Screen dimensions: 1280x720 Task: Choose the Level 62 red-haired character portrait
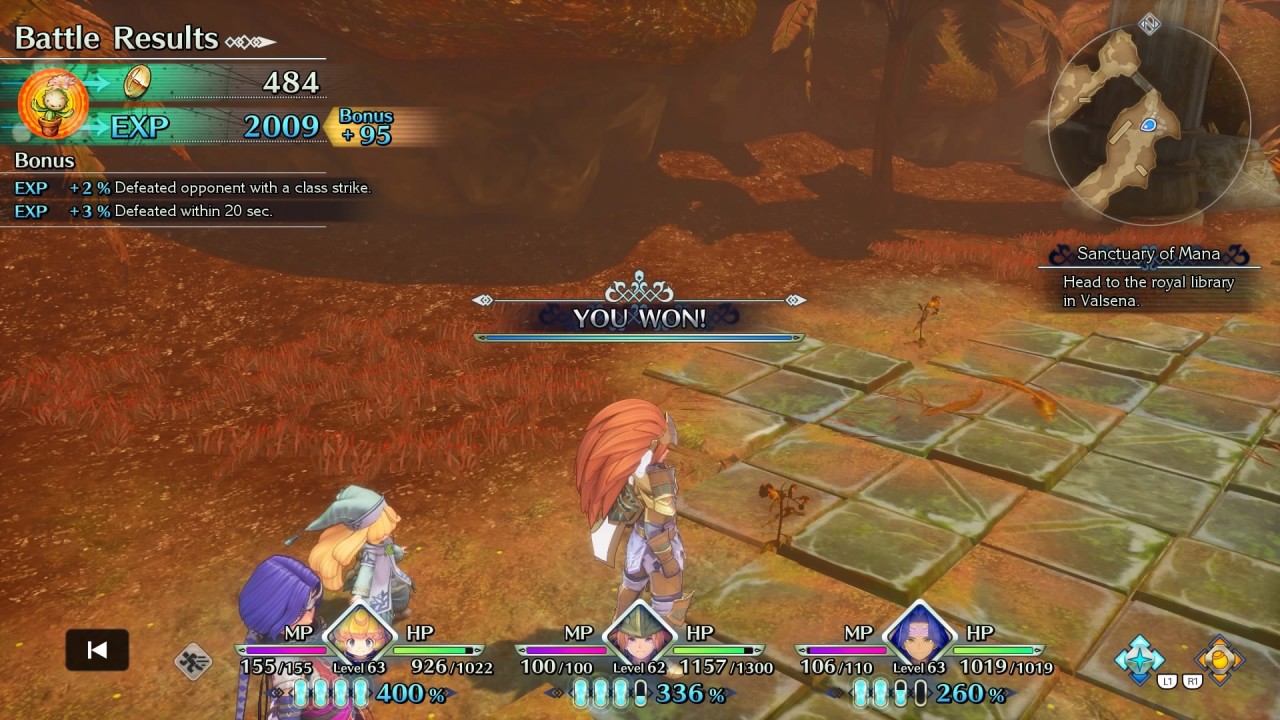(x=638, y=634)
